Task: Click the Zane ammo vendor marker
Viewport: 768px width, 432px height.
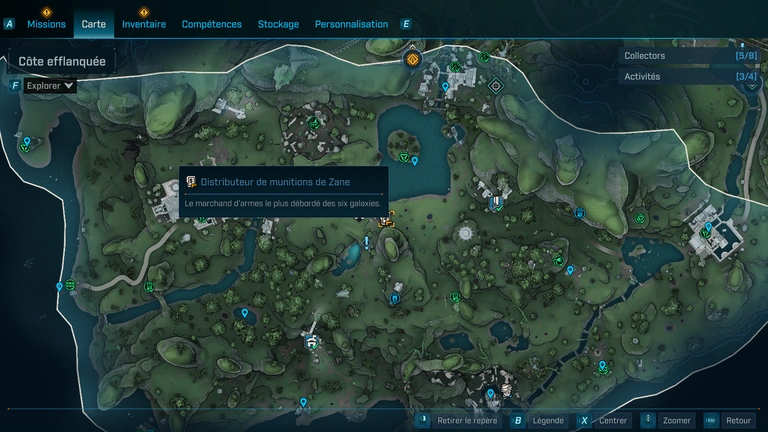Action: click(386, 220)
